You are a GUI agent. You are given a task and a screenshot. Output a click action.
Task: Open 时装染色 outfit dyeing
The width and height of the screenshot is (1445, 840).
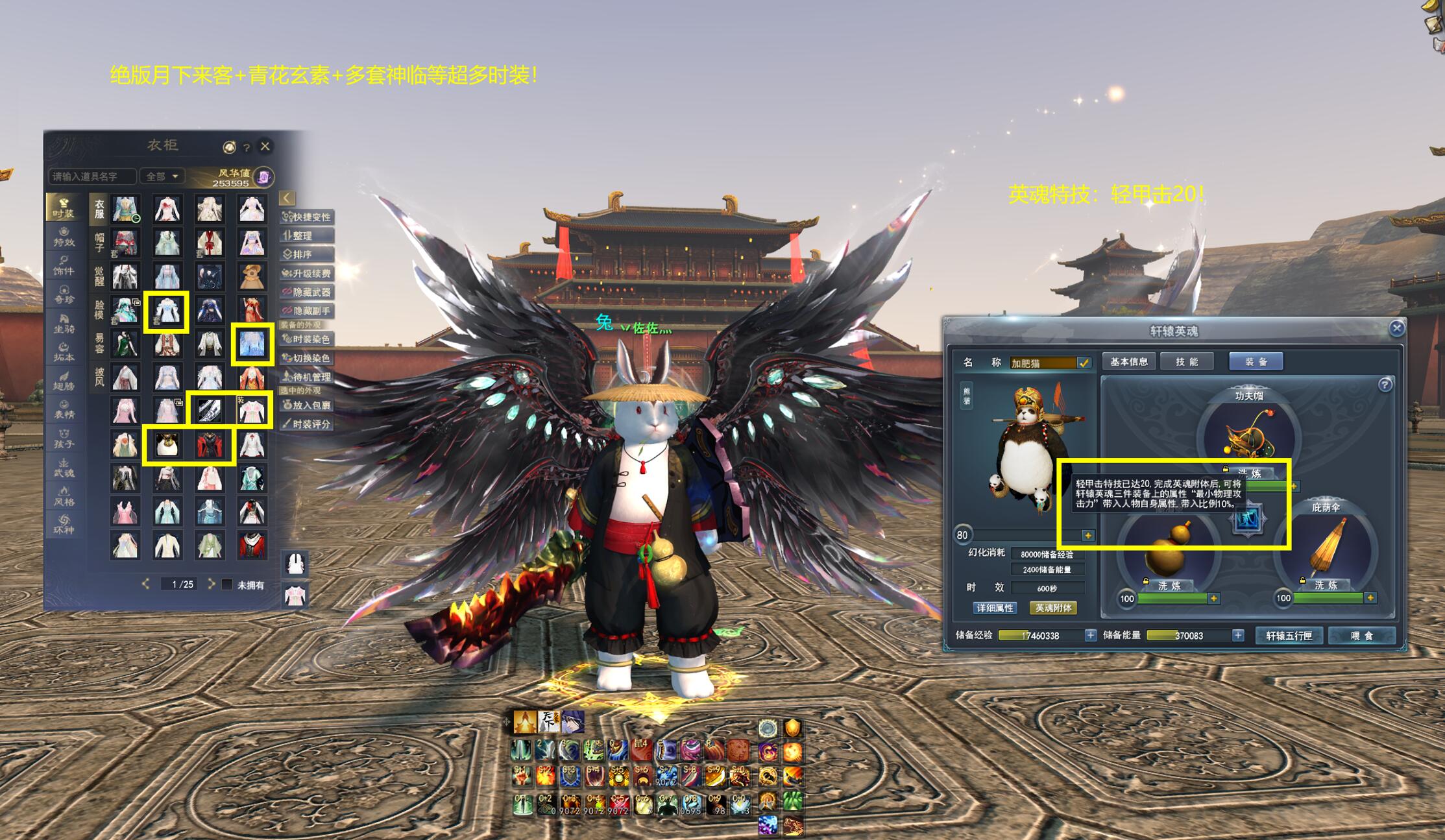pos(307,339)
